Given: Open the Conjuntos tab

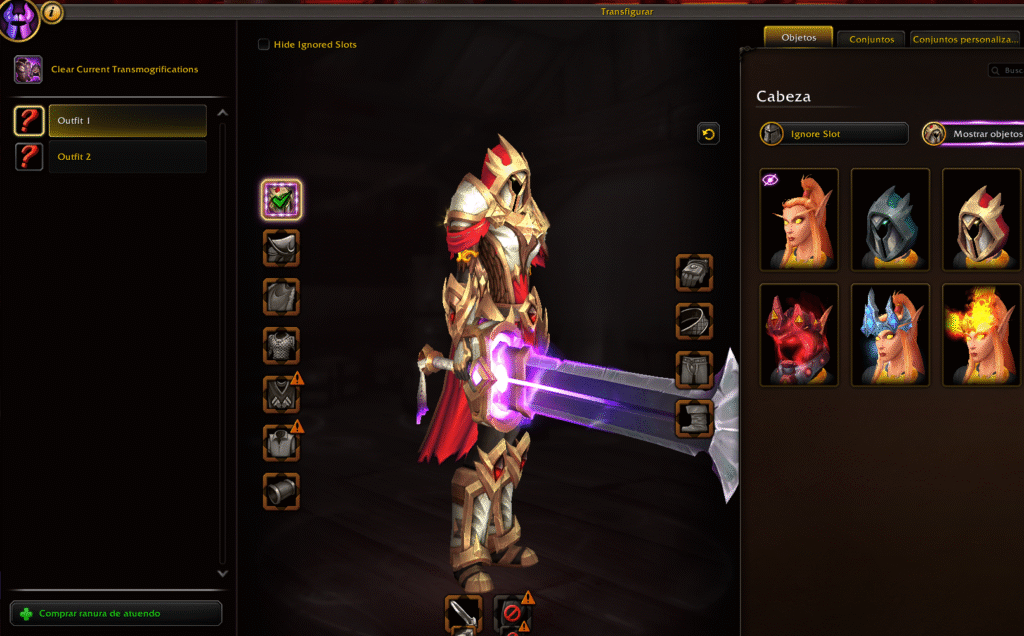Looking at the screenshot, I should click(x=871, y=39).
